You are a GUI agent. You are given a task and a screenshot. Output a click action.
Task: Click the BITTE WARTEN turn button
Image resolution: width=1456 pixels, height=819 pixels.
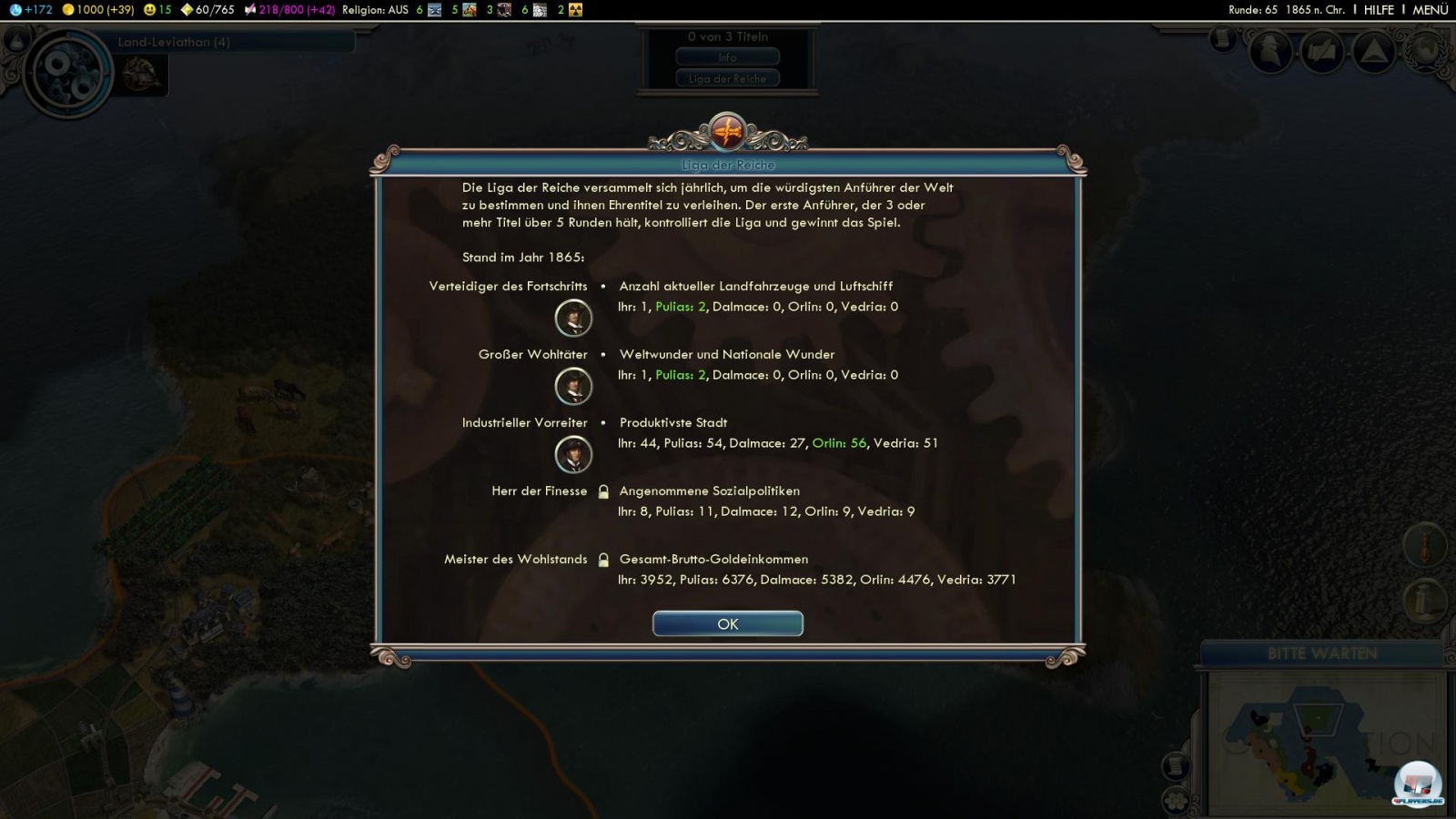[1322, 653]
